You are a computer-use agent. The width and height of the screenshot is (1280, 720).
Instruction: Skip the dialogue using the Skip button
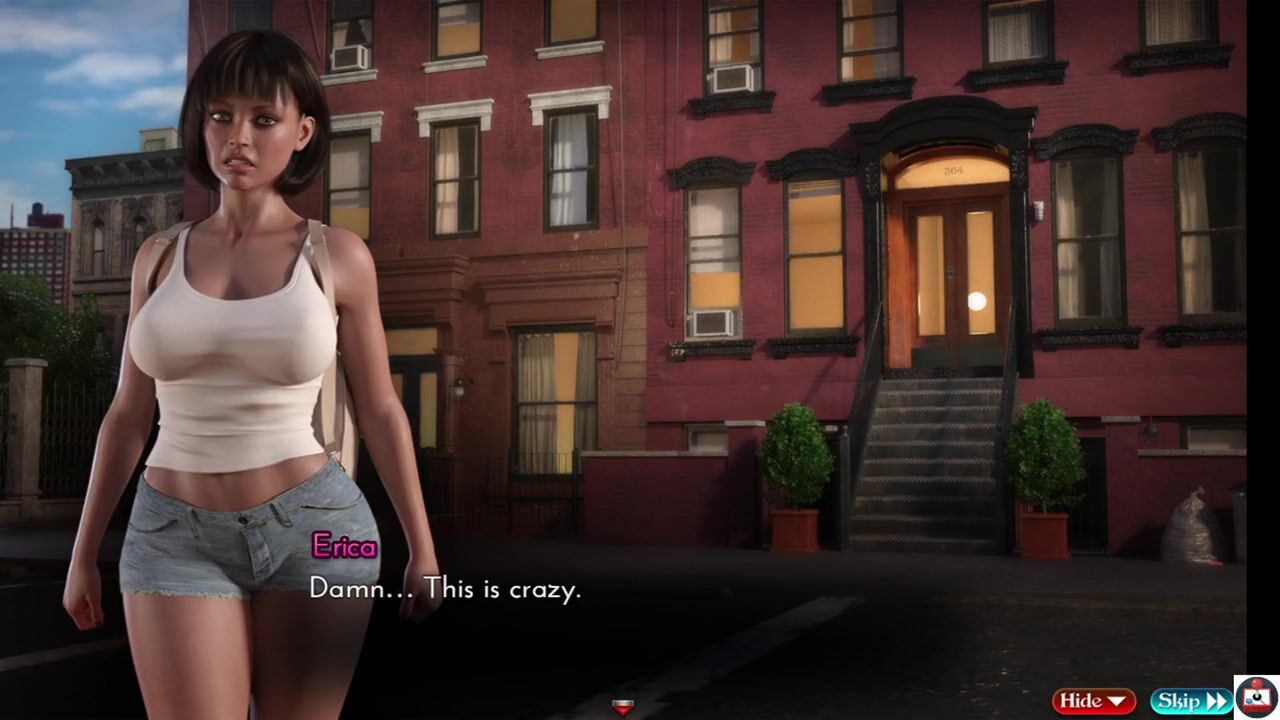pyautogui.click(x=1190, y=701)
